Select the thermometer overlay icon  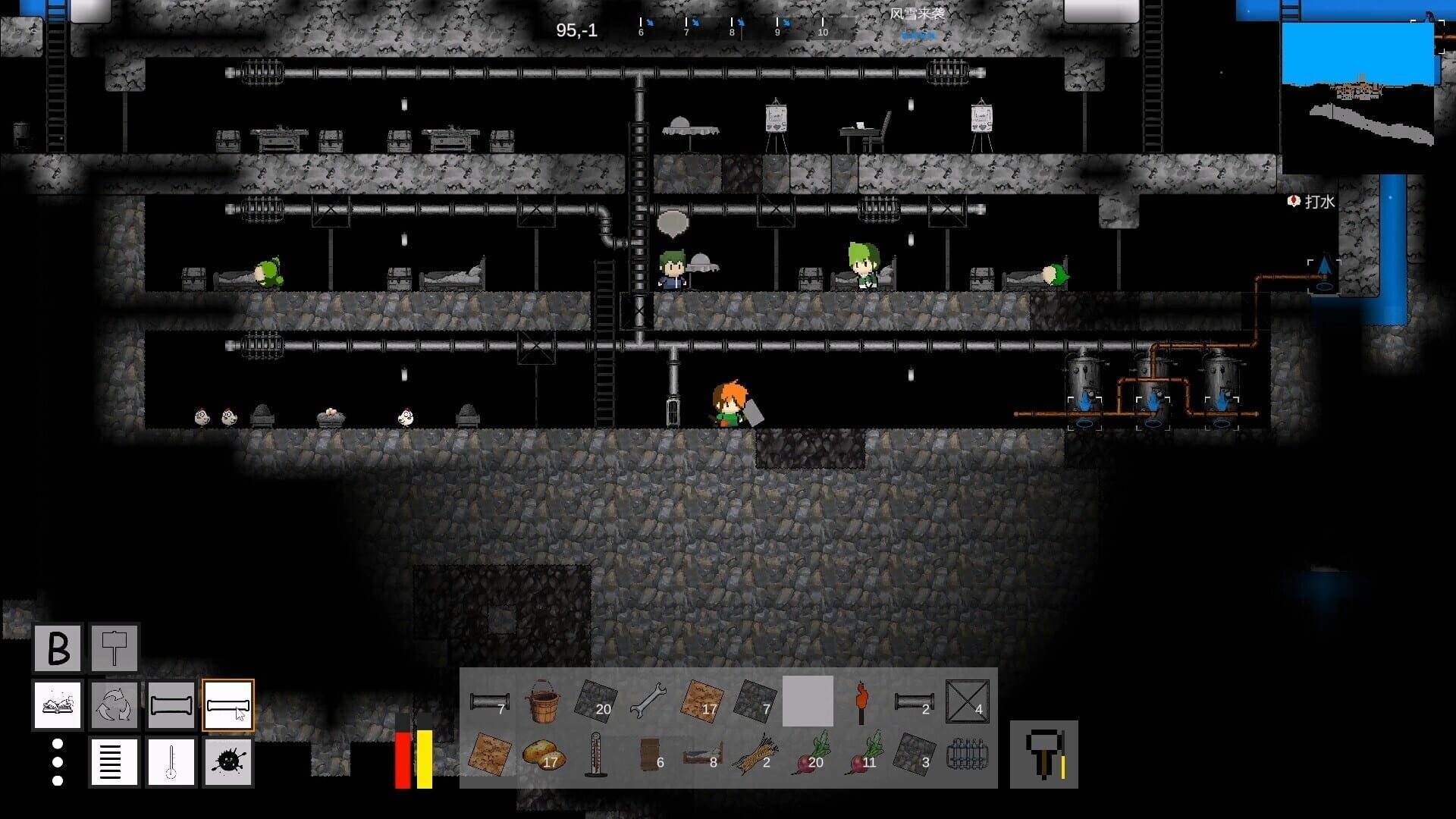tap(171, 762)
